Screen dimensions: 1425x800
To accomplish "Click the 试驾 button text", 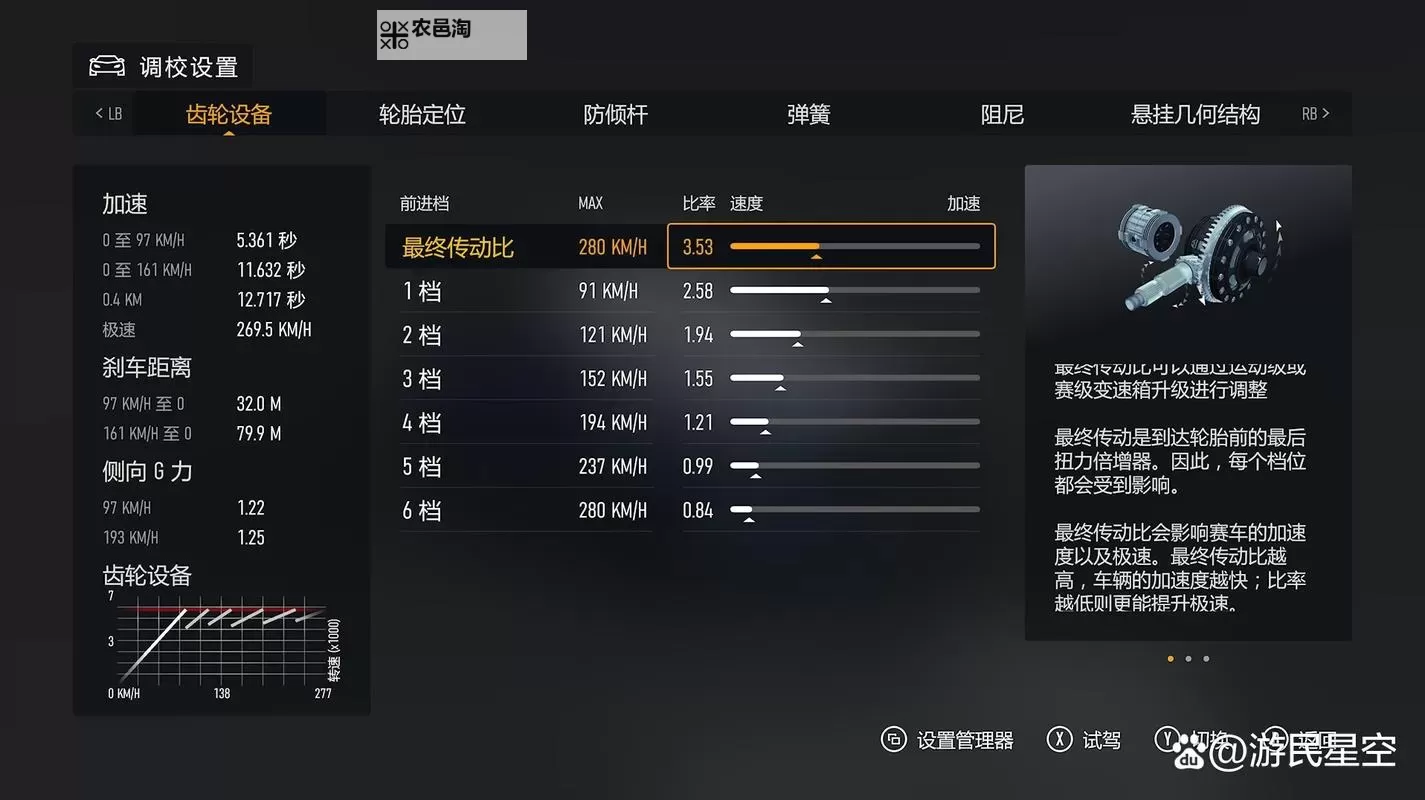I will [1098, 740].
